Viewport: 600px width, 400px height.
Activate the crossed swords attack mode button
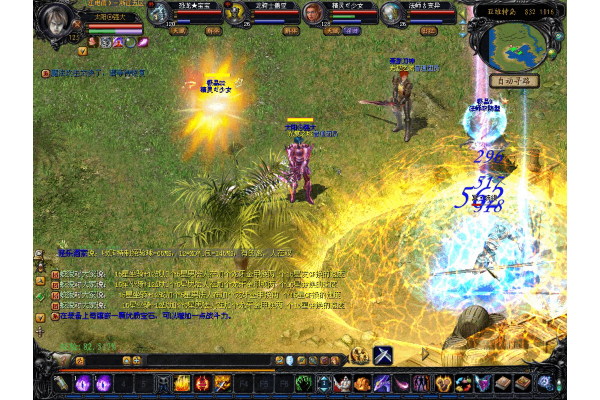coord(384,356)
